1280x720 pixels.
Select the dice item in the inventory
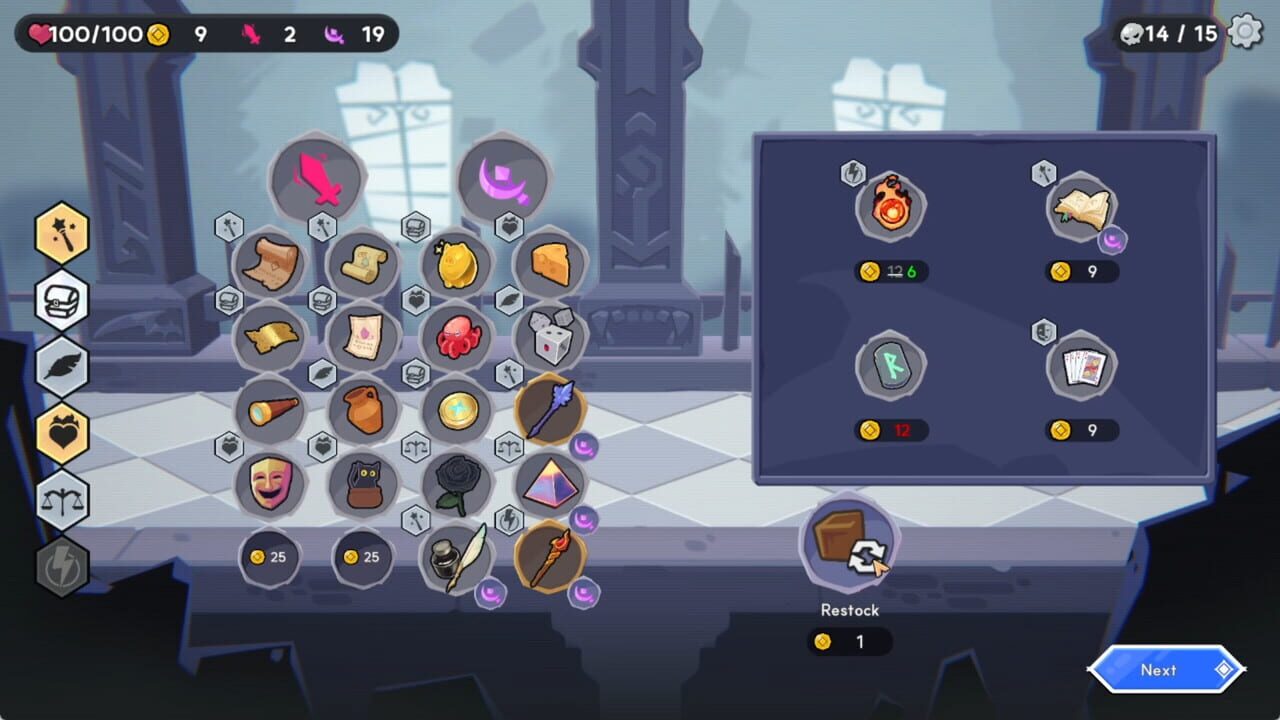click(x=550, y=337)
